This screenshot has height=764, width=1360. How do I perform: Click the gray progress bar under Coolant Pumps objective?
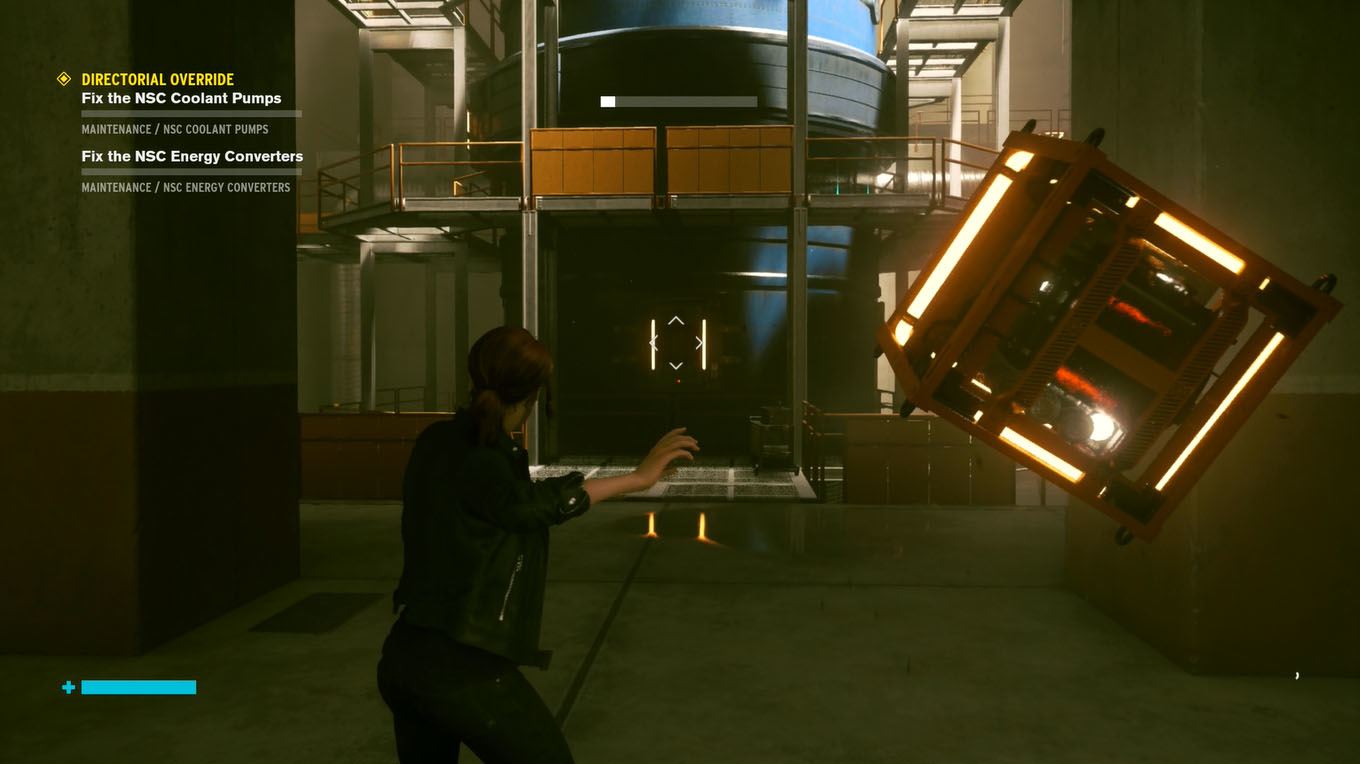click(190, 113)
